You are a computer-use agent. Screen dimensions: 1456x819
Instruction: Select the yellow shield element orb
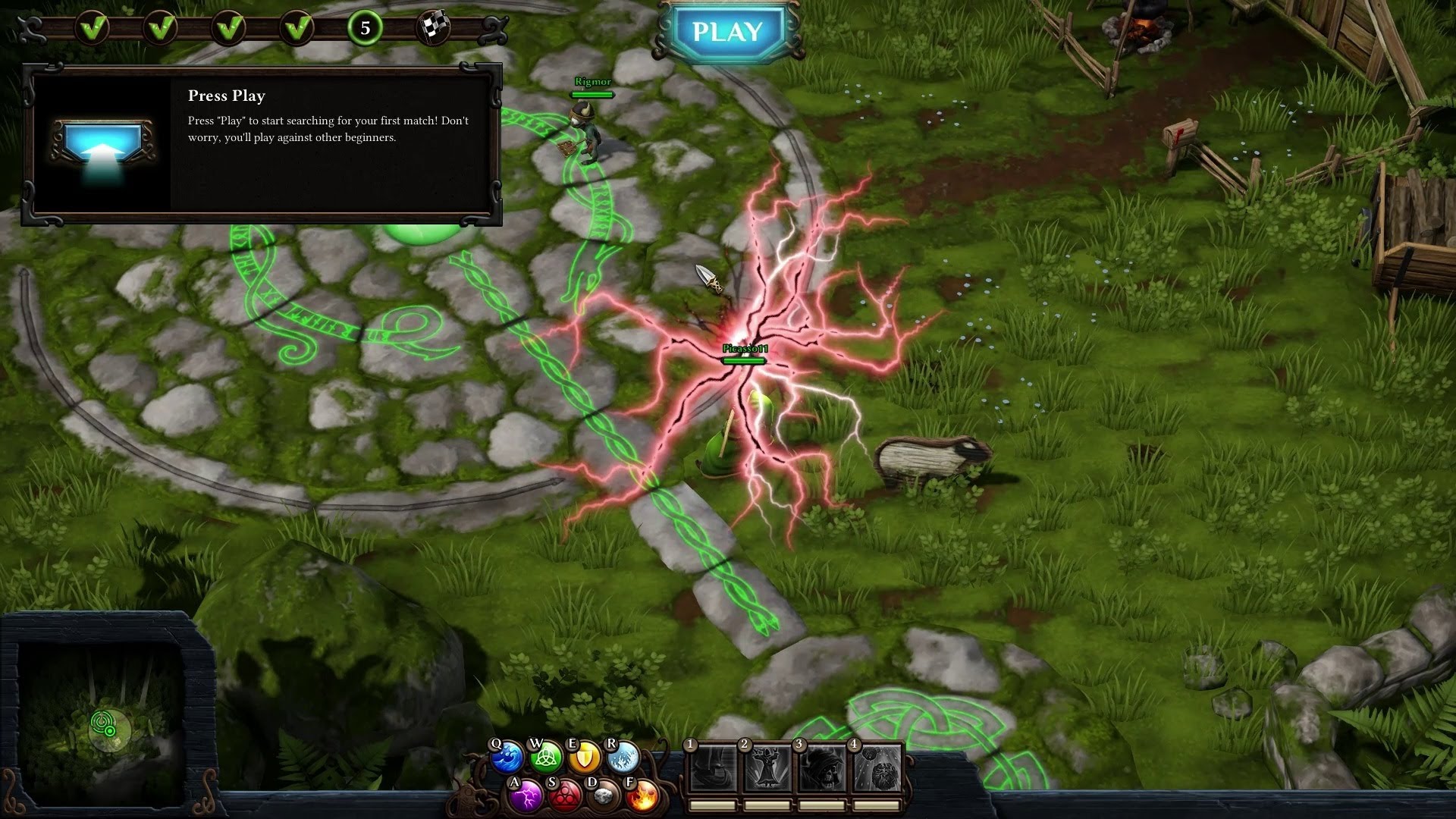point(585,757)
